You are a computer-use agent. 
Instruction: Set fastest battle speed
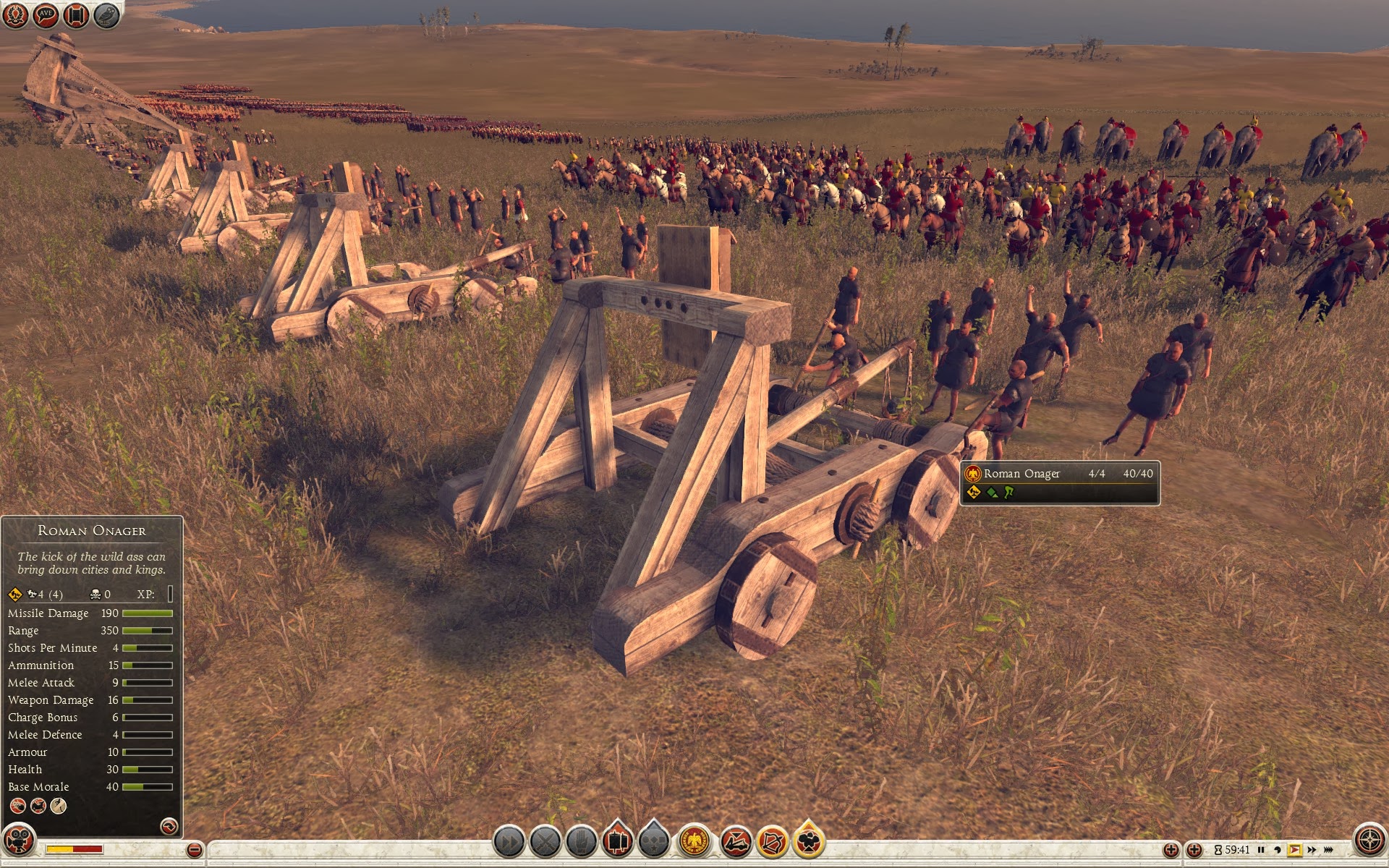tap(1330, 850)
